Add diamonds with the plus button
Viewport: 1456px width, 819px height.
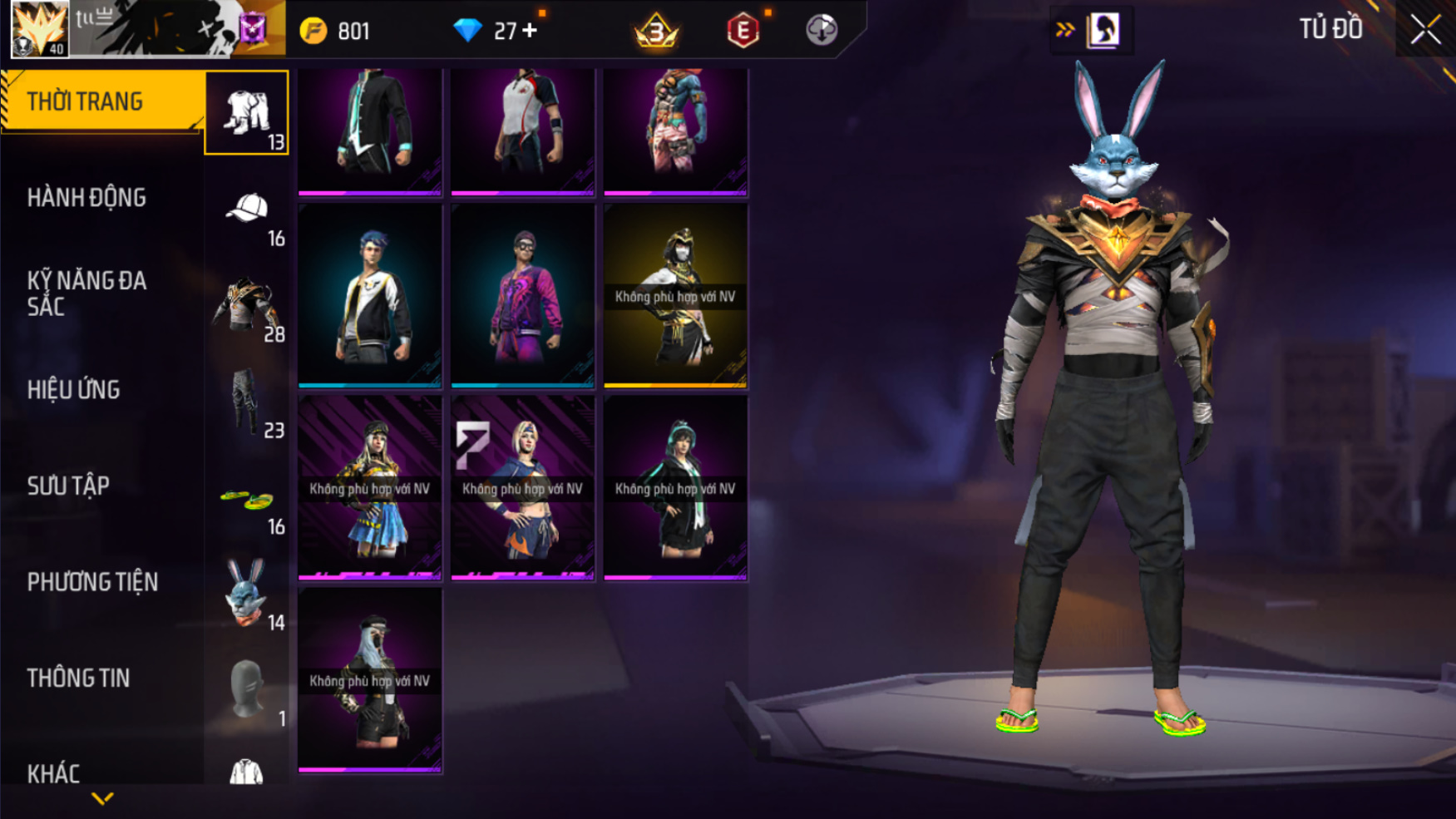click(x=530, y=31)
